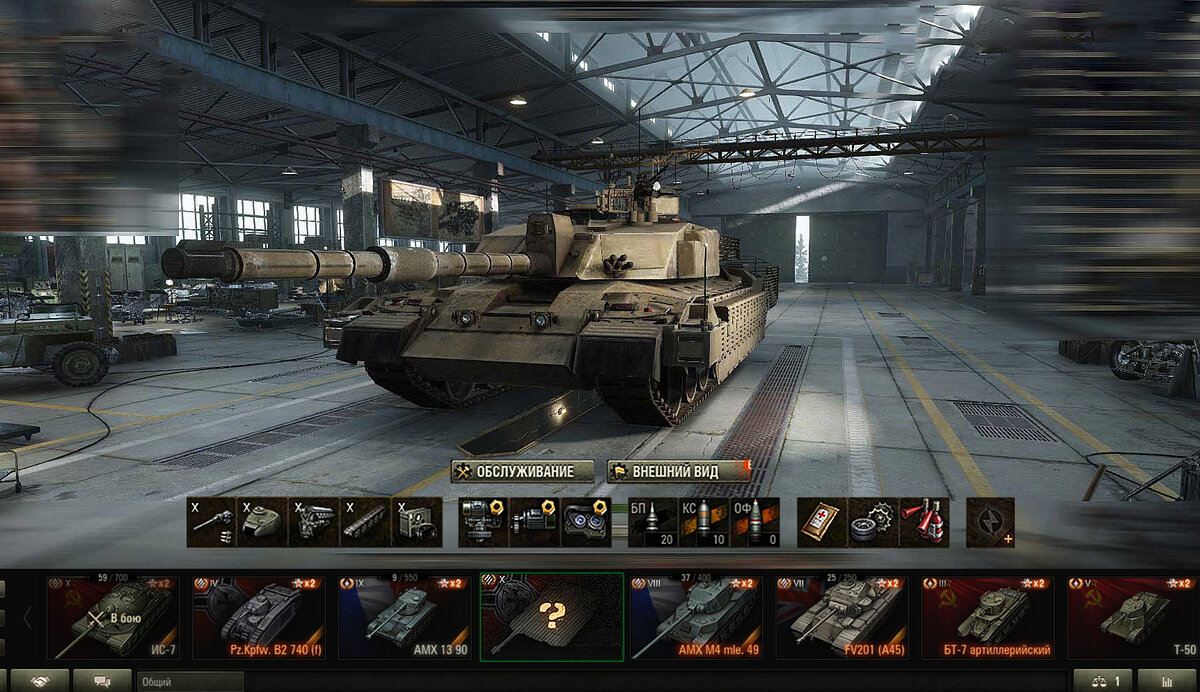Switch to the AMX 13 90 tank
The height and width of the screenshot is (692, 1200).
(x=405, y=617)
